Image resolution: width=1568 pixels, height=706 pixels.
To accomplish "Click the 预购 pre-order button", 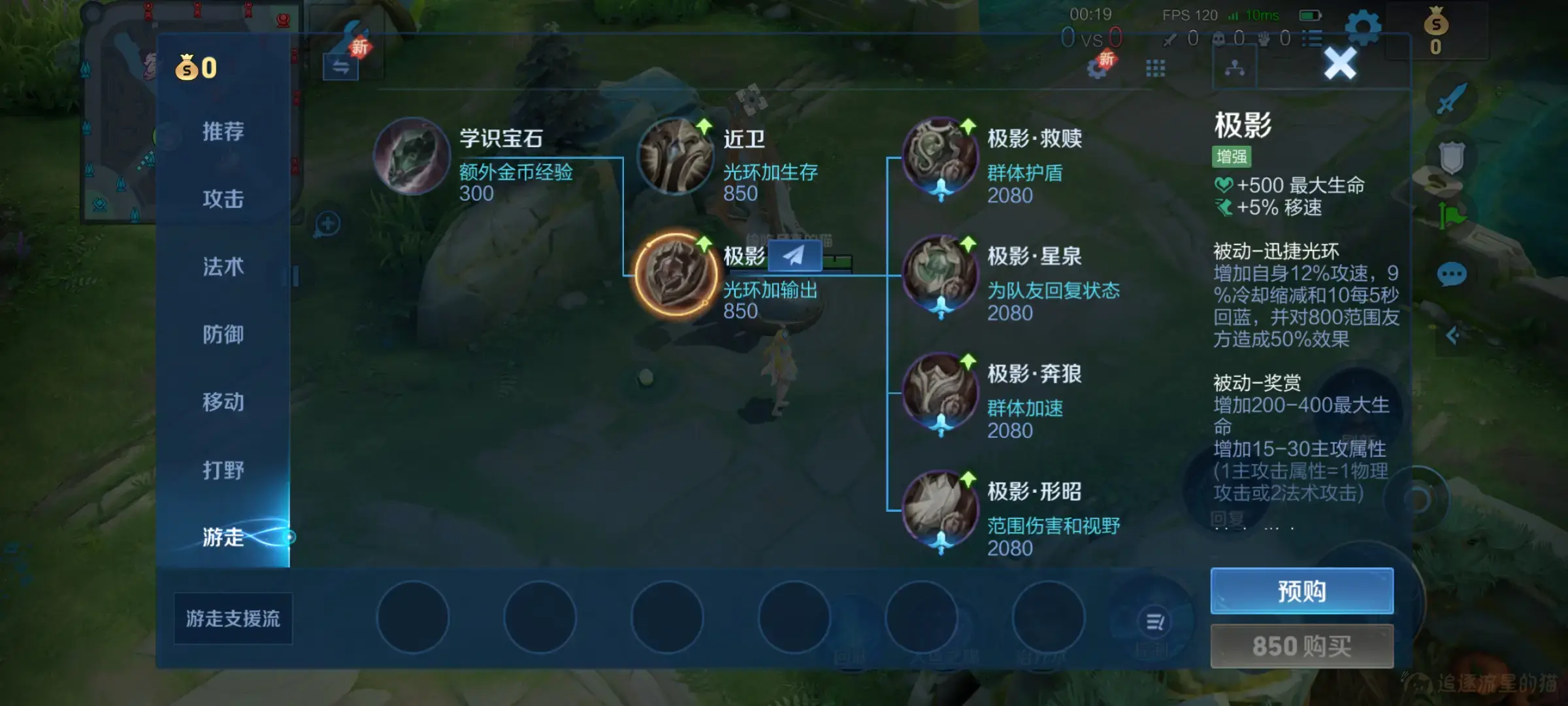I will [1301, 590].
